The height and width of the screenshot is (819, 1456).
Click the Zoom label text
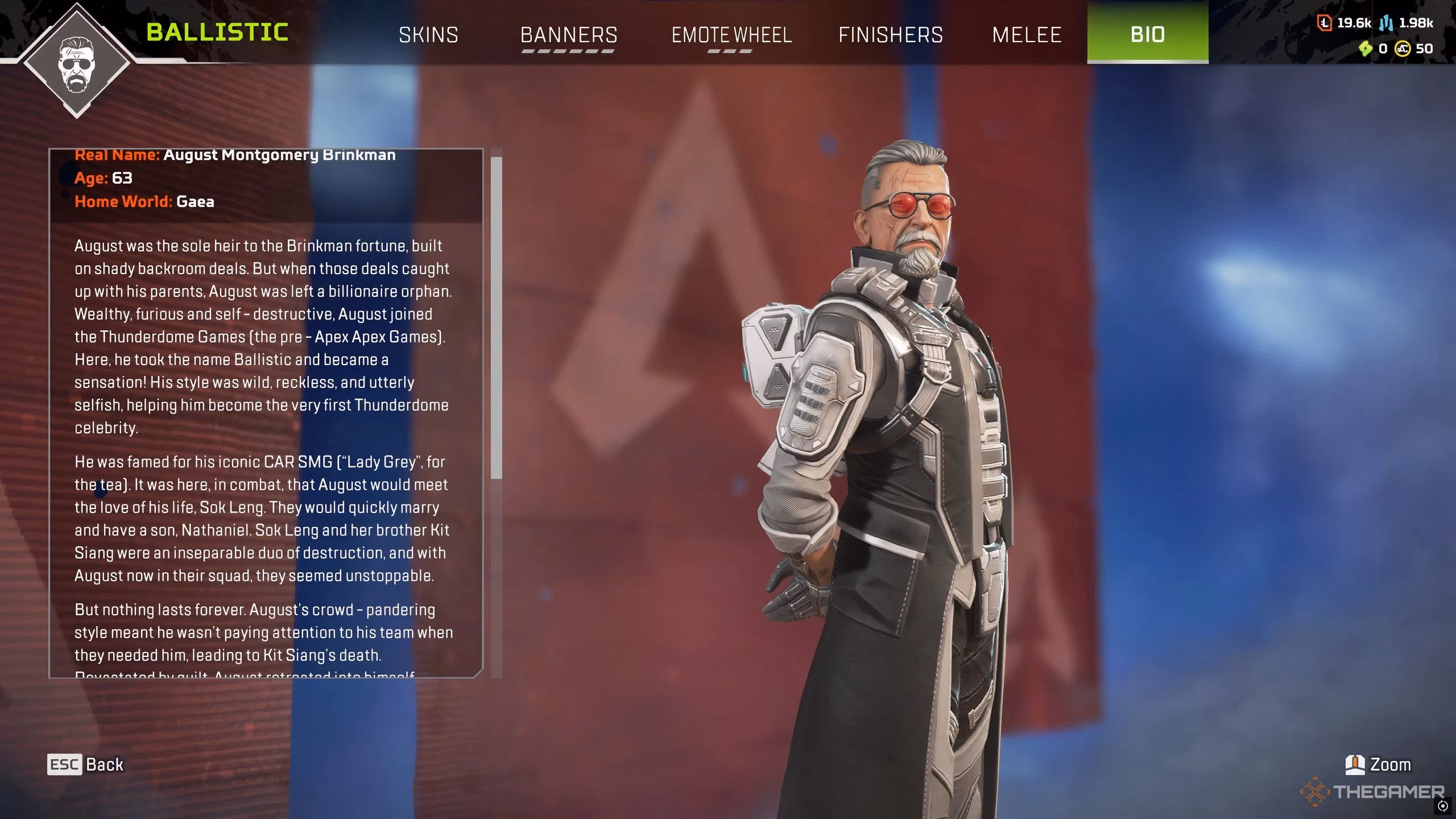tap(1392, 764)
